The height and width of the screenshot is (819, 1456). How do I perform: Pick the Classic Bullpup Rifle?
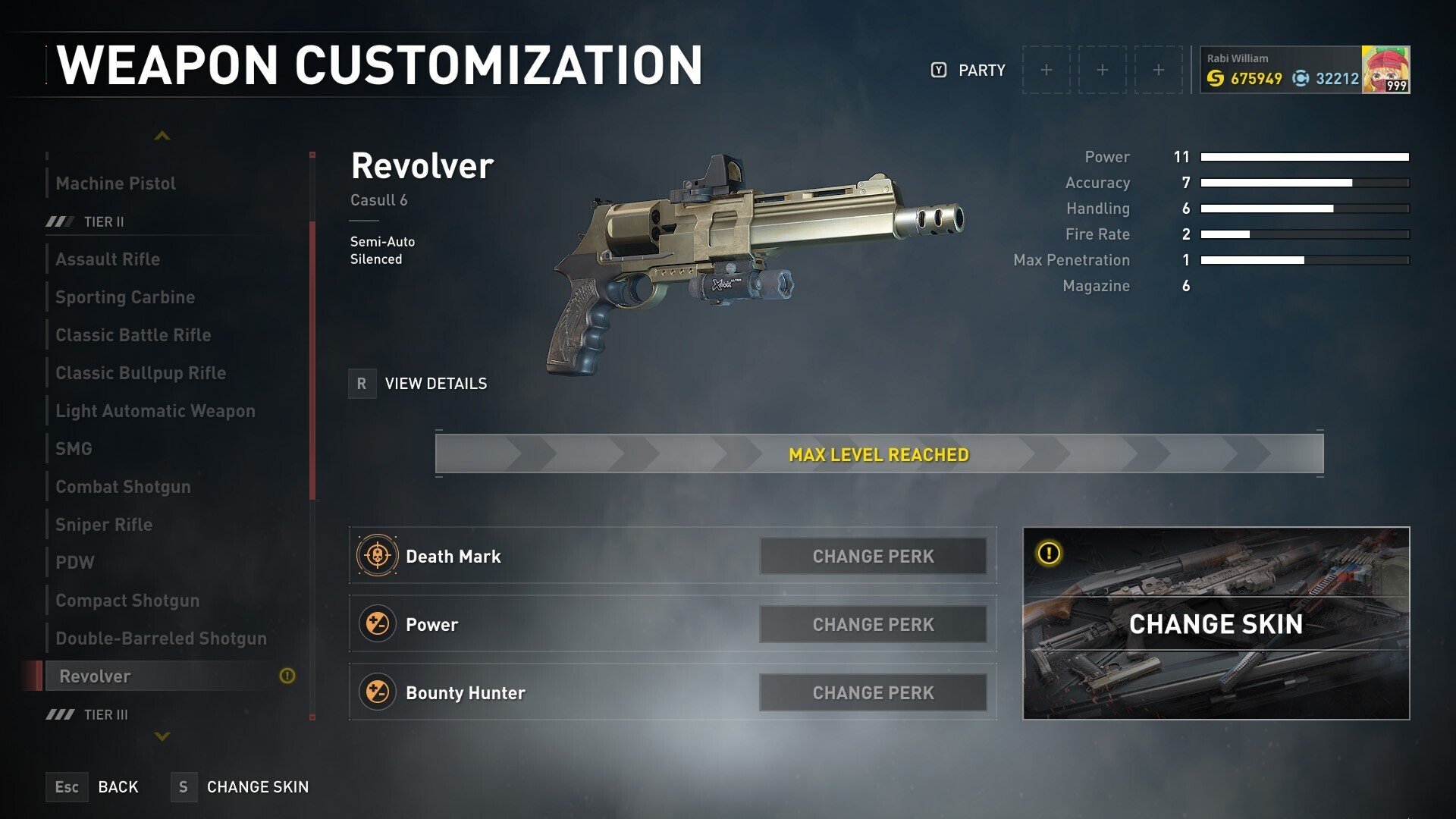(141, 373)
